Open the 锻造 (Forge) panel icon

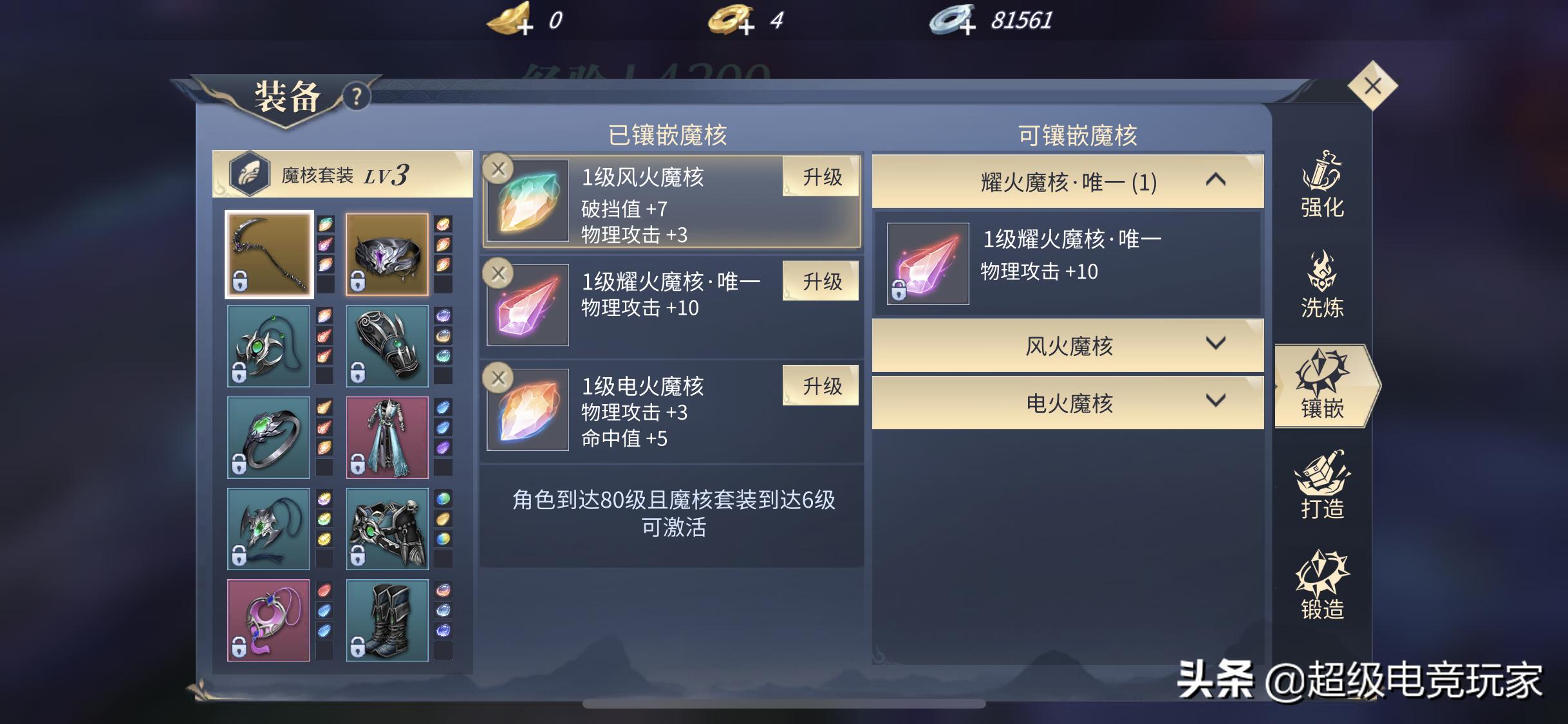(x=1323, y=588)
